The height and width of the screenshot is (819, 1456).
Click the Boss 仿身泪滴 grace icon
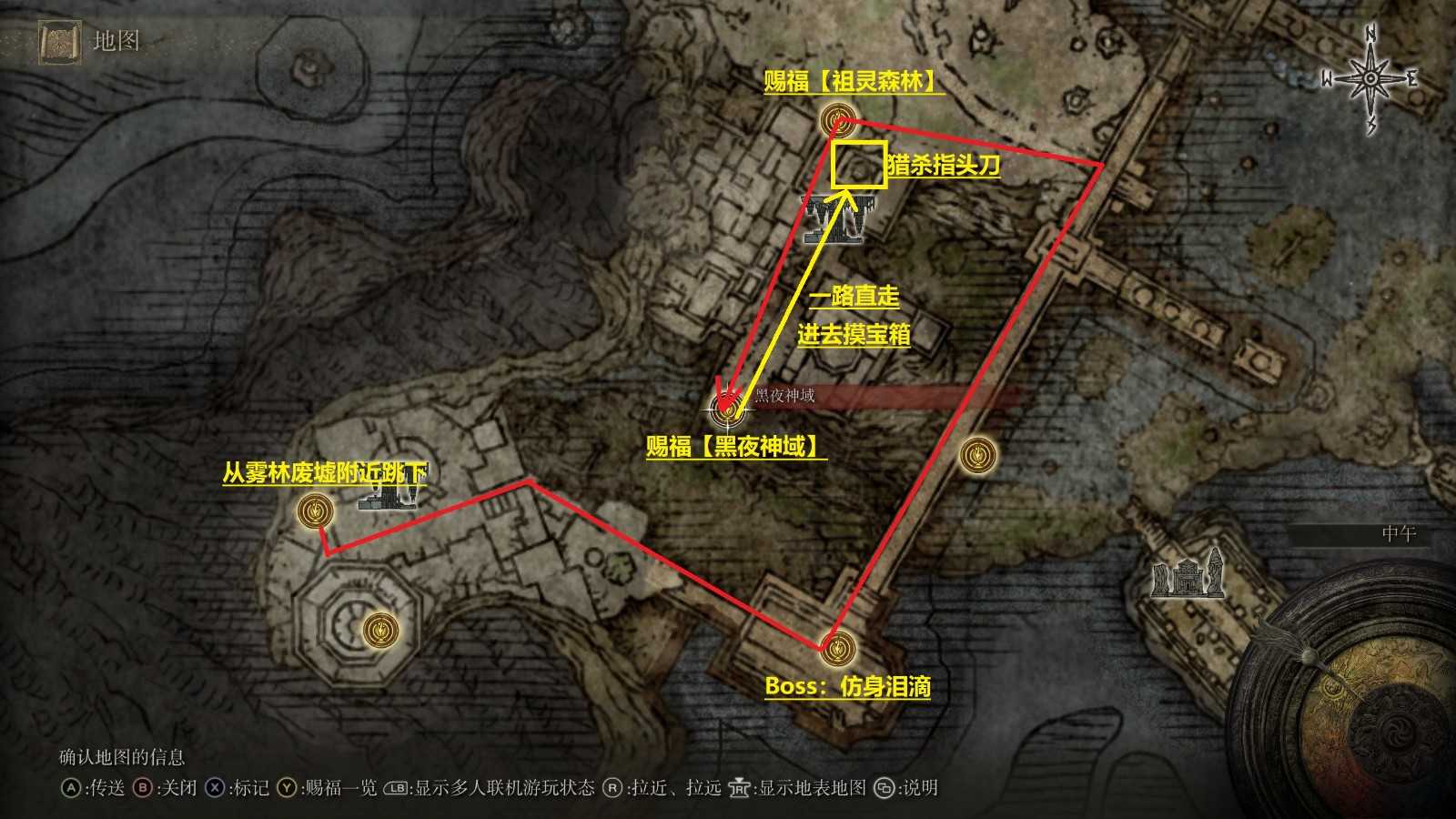pyautogui.click(x=838, y=647)
